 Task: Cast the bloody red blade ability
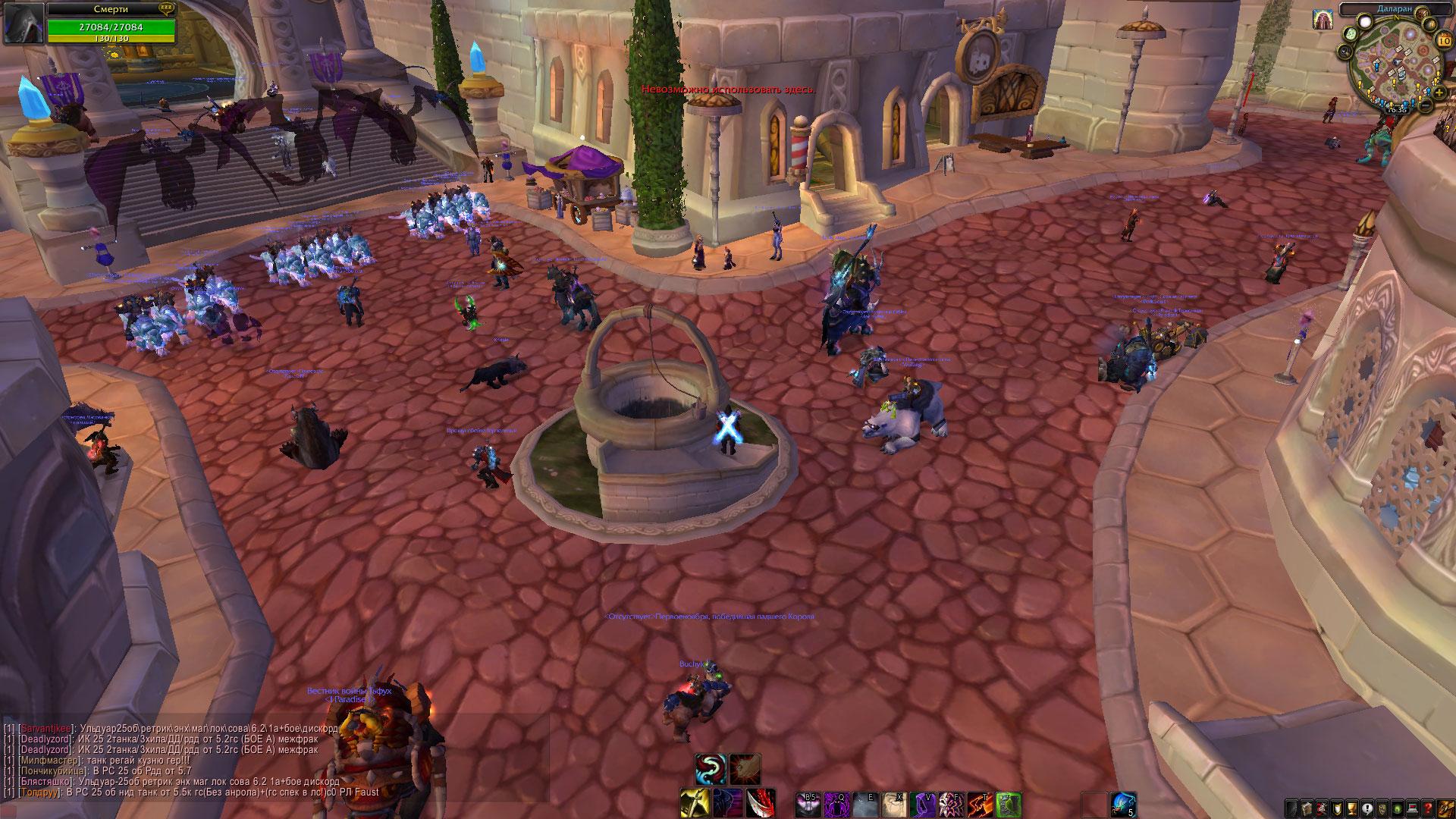click(x=761, y=805)
